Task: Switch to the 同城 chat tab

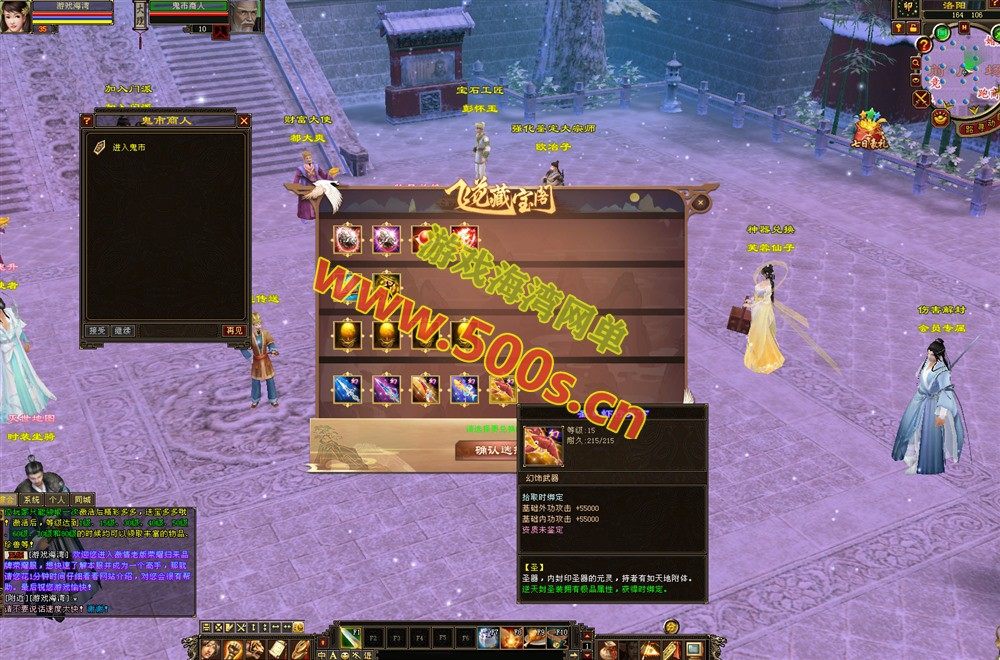Action: (x=82, y=498)
